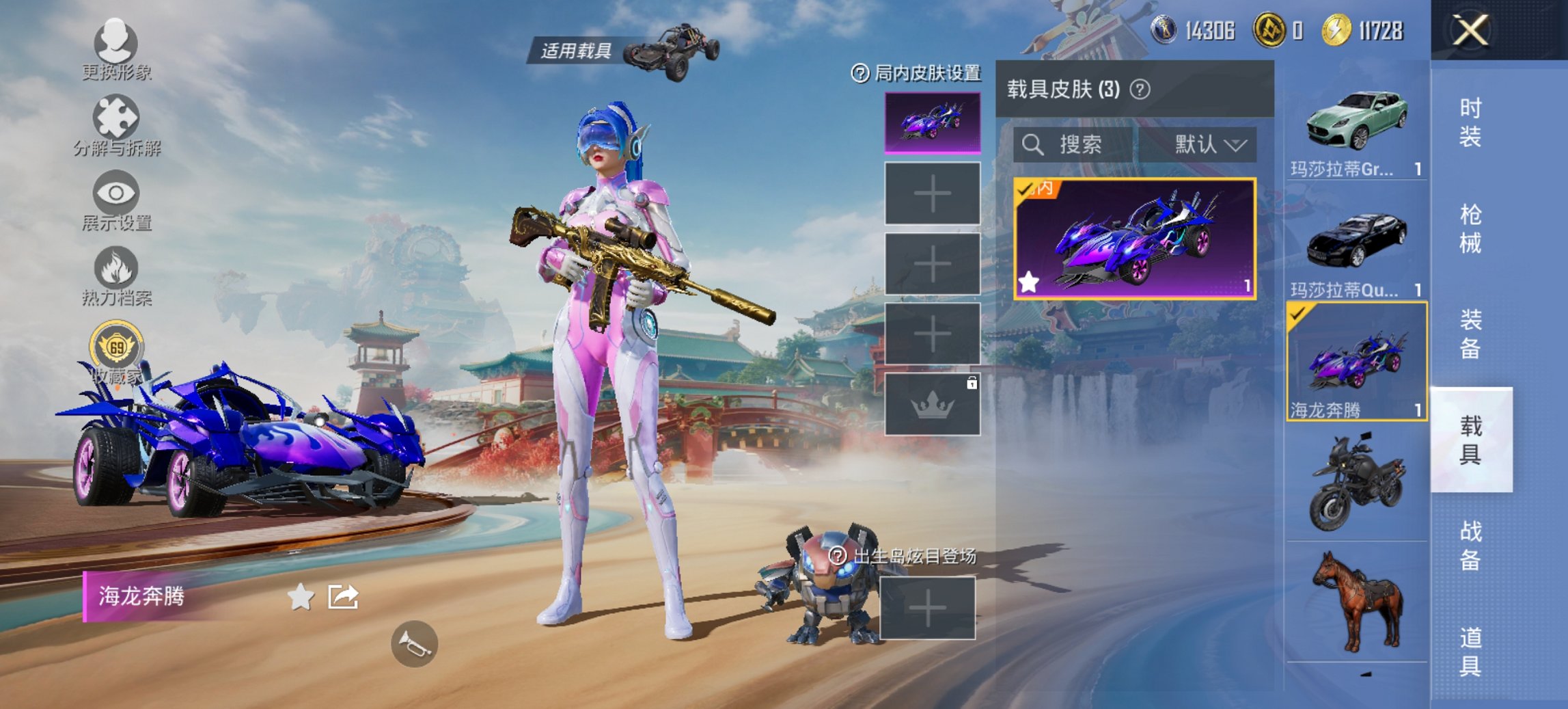The height and width of the screenshot is (709, 1568).
Task: Open the 默认 sorting dropdown
Action: click(x=1211, y=144)
